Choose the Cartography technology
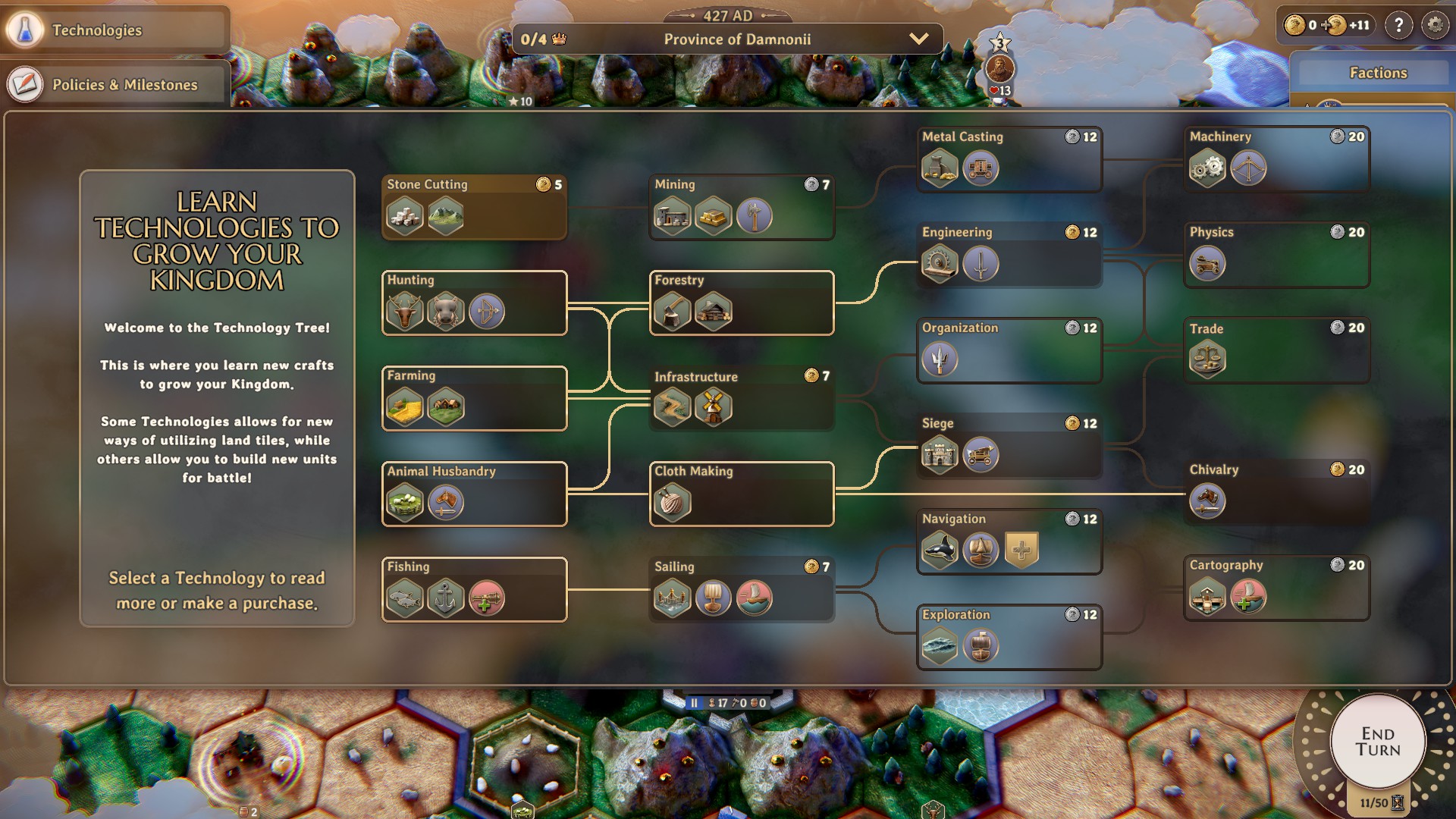Screen dimensions: 1456x819 pos(1276,588)
